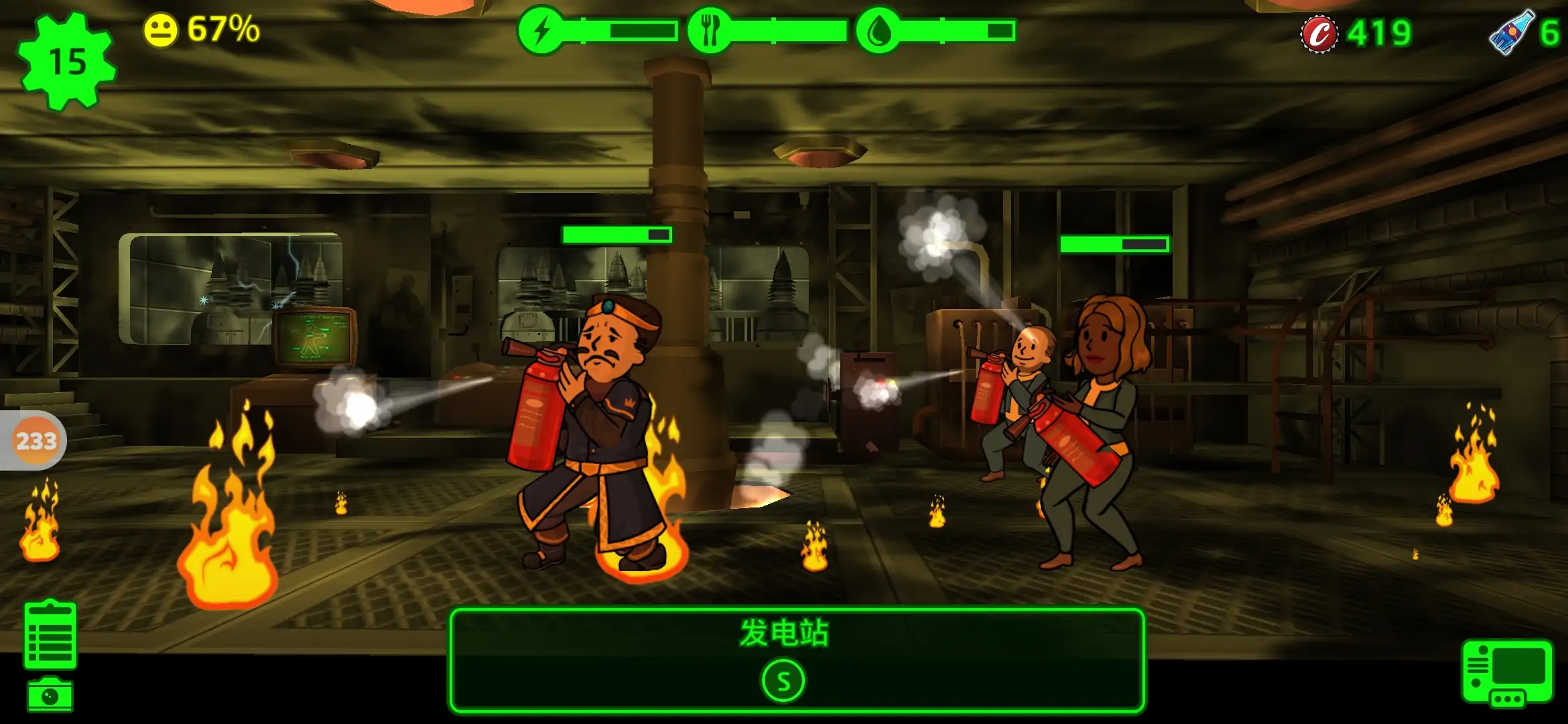Open the objectives clipboard
1568x724 pixels.
(50, 635)
